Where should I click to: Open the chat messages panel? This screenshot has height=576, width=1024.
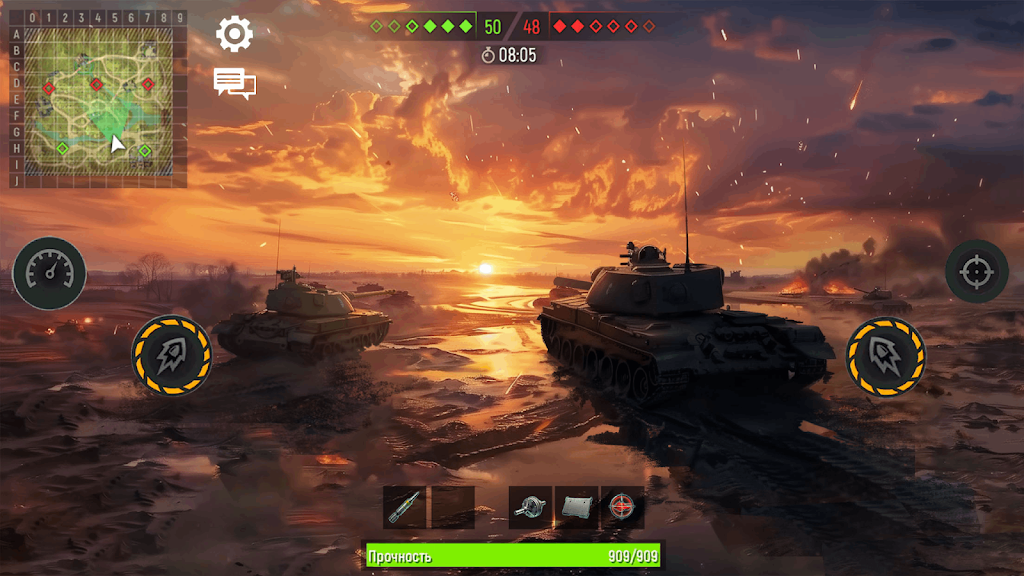234,83
